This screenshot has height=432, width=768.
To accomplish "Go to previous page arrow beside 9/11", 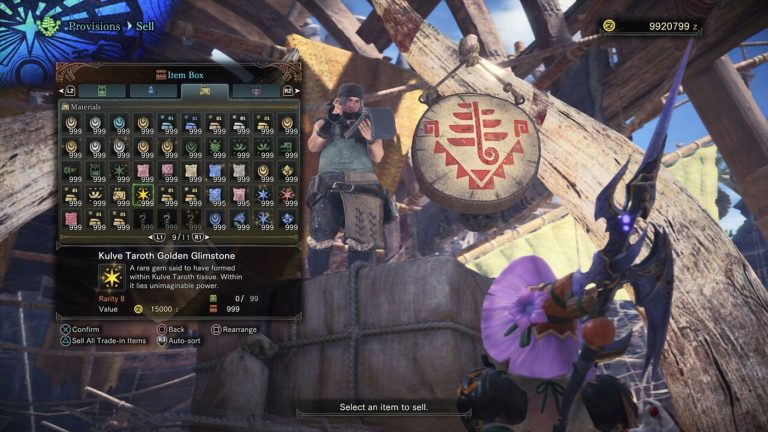I will (159, 238).
